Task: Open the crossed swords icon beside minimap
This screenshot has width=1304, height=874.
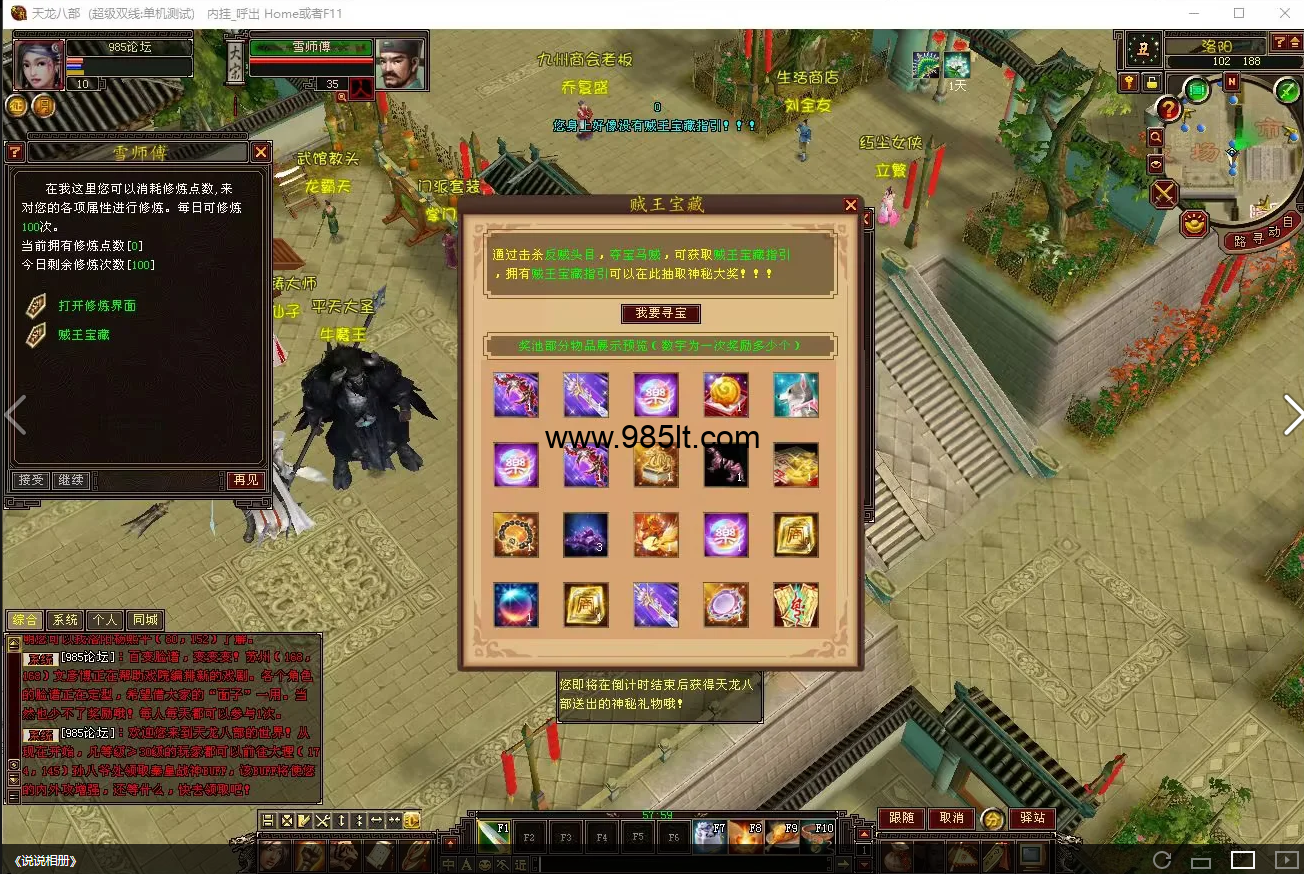Action: [x=1164, y=193]
